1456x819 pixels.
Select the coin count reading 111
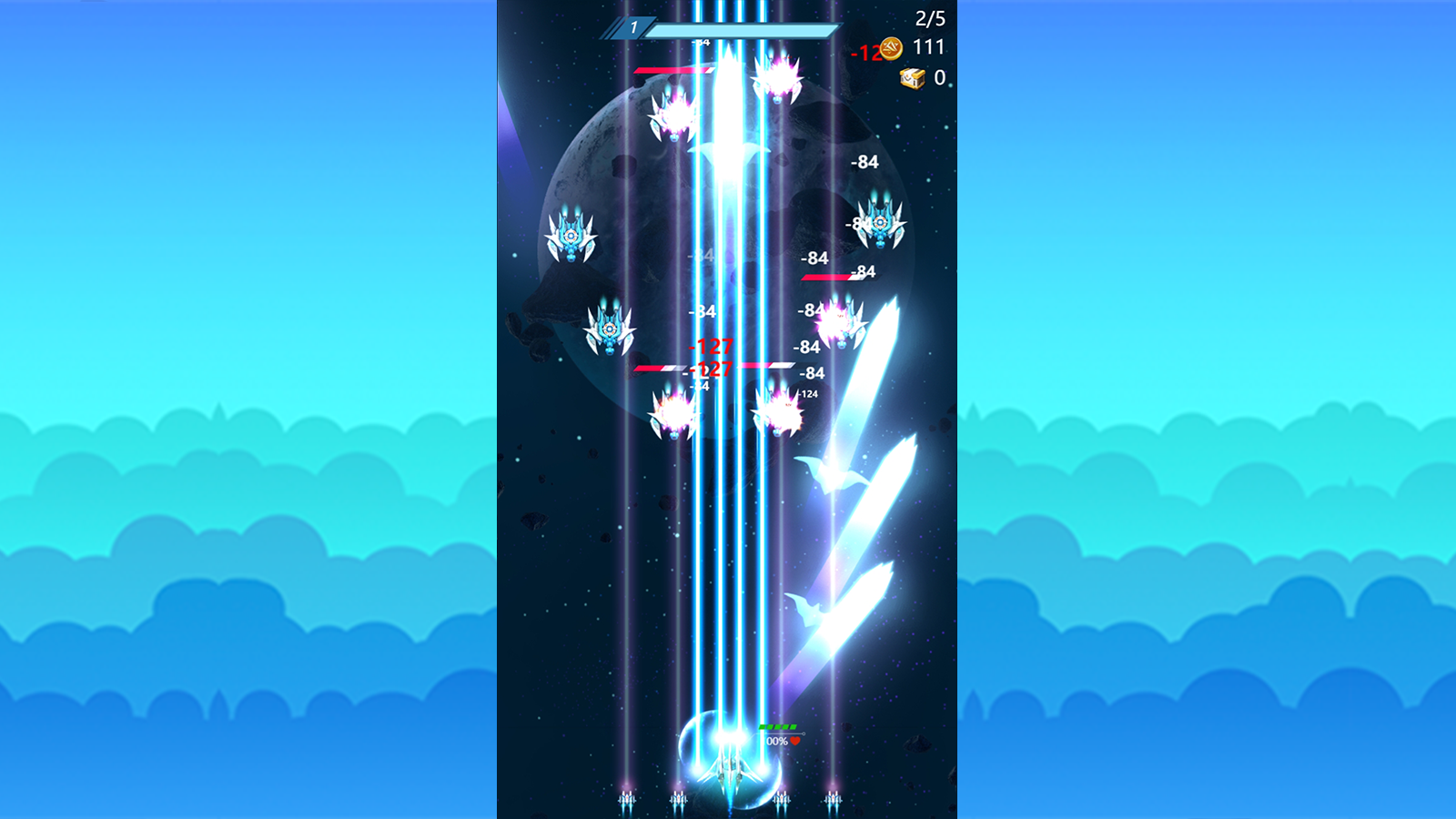tap(926, 47)
